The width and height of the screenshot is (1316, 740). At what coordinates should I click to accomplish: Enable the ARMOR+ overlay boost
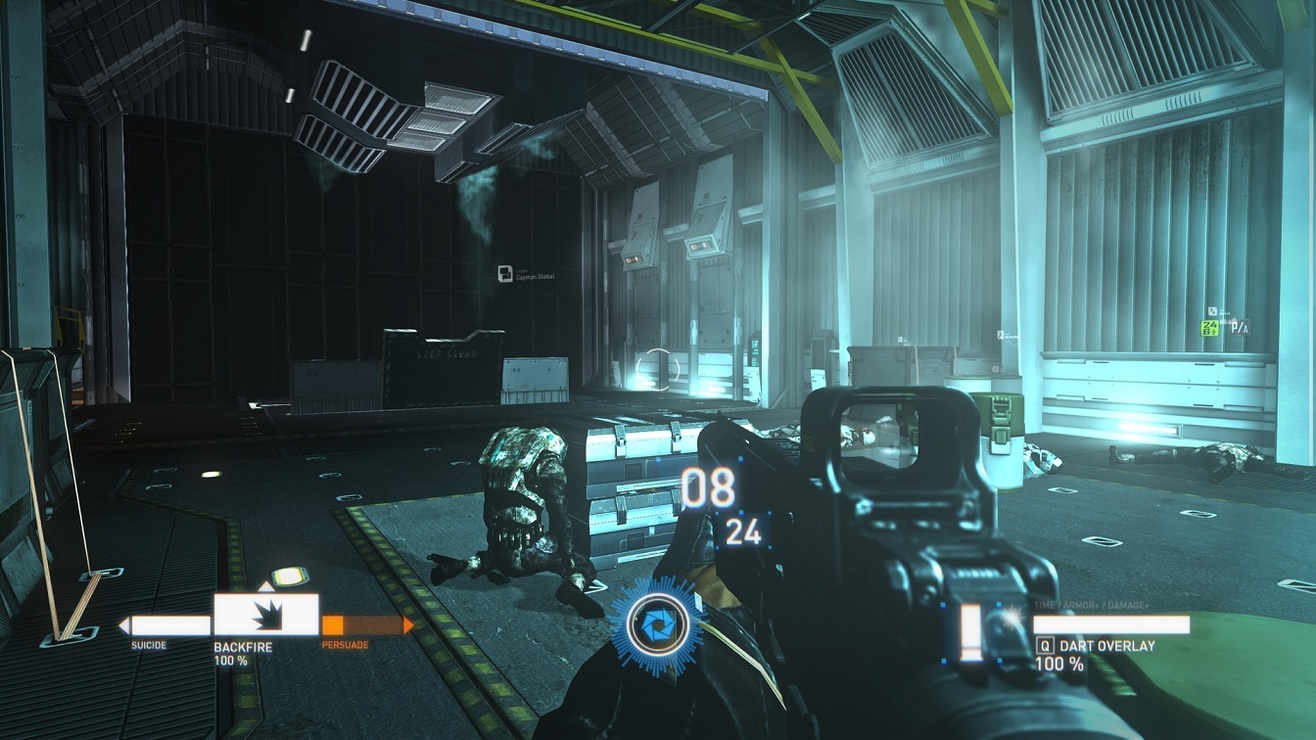(x=1079, y=604)
